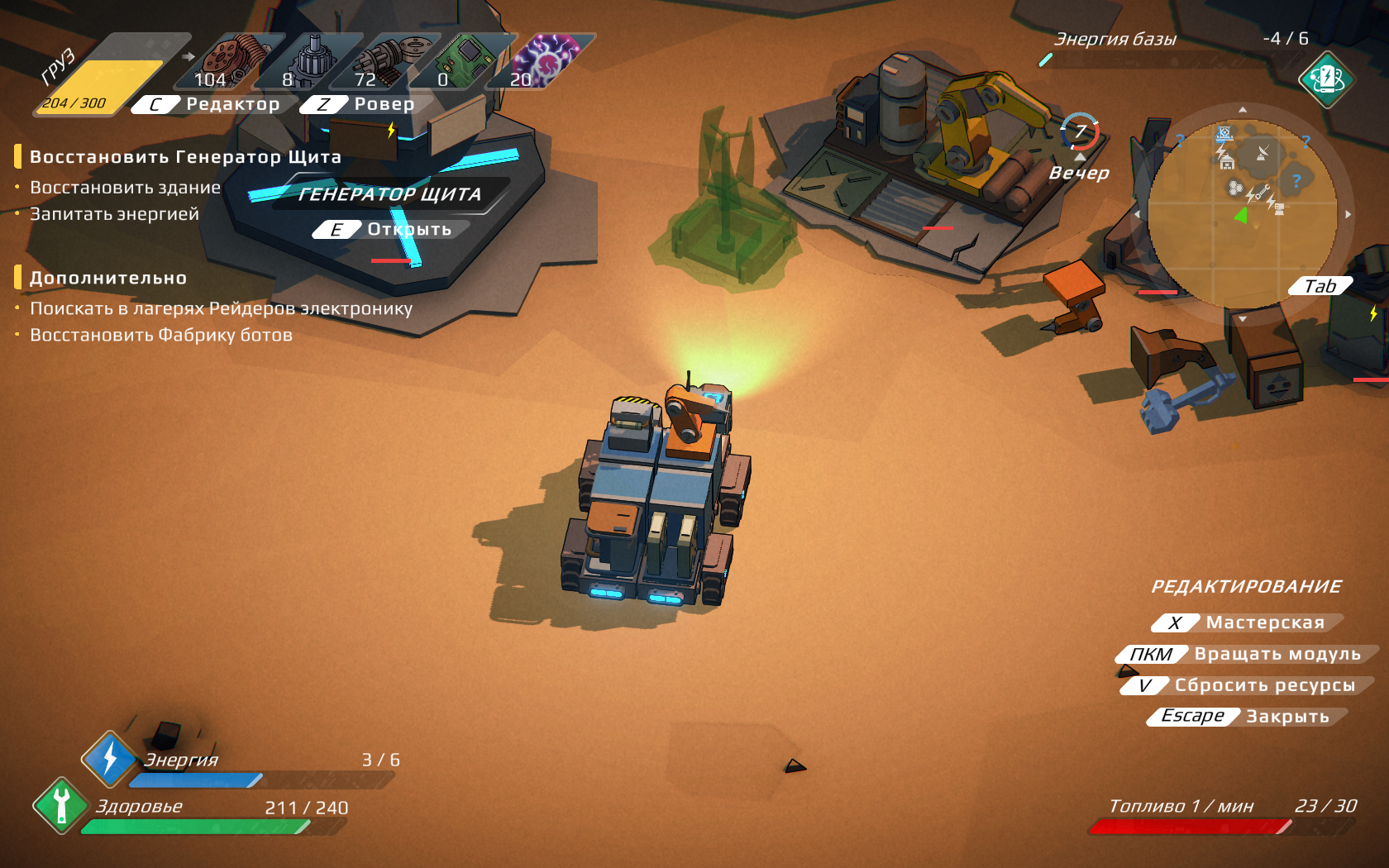Open the Мастерская workshop
The height and width of the screenshot is (868, 1389).
pos(1248,622)
